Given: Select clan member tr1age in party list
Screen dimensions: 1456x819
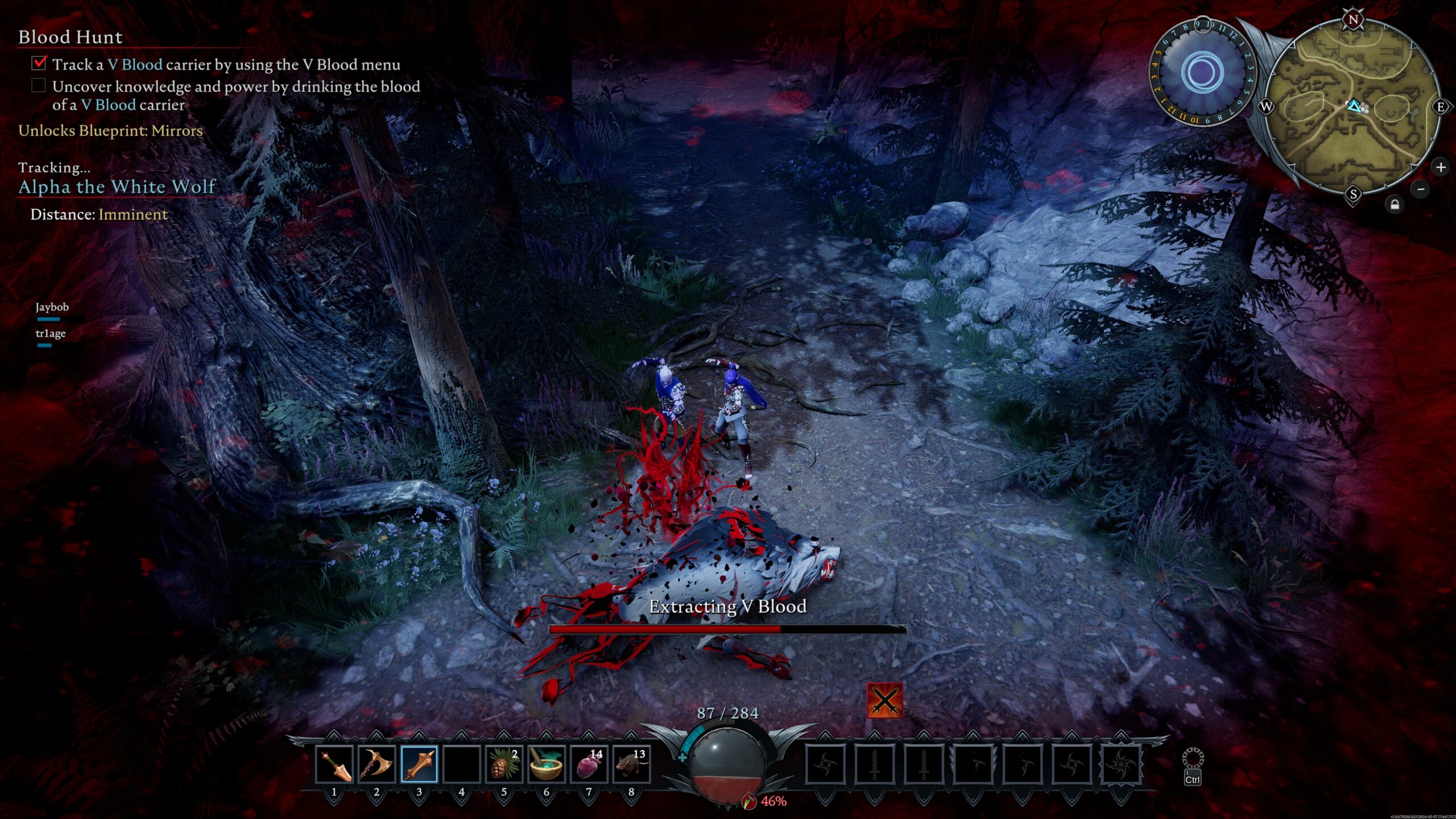Looking at the screenshot, I should pyautogui.click(x=51, y=333).
